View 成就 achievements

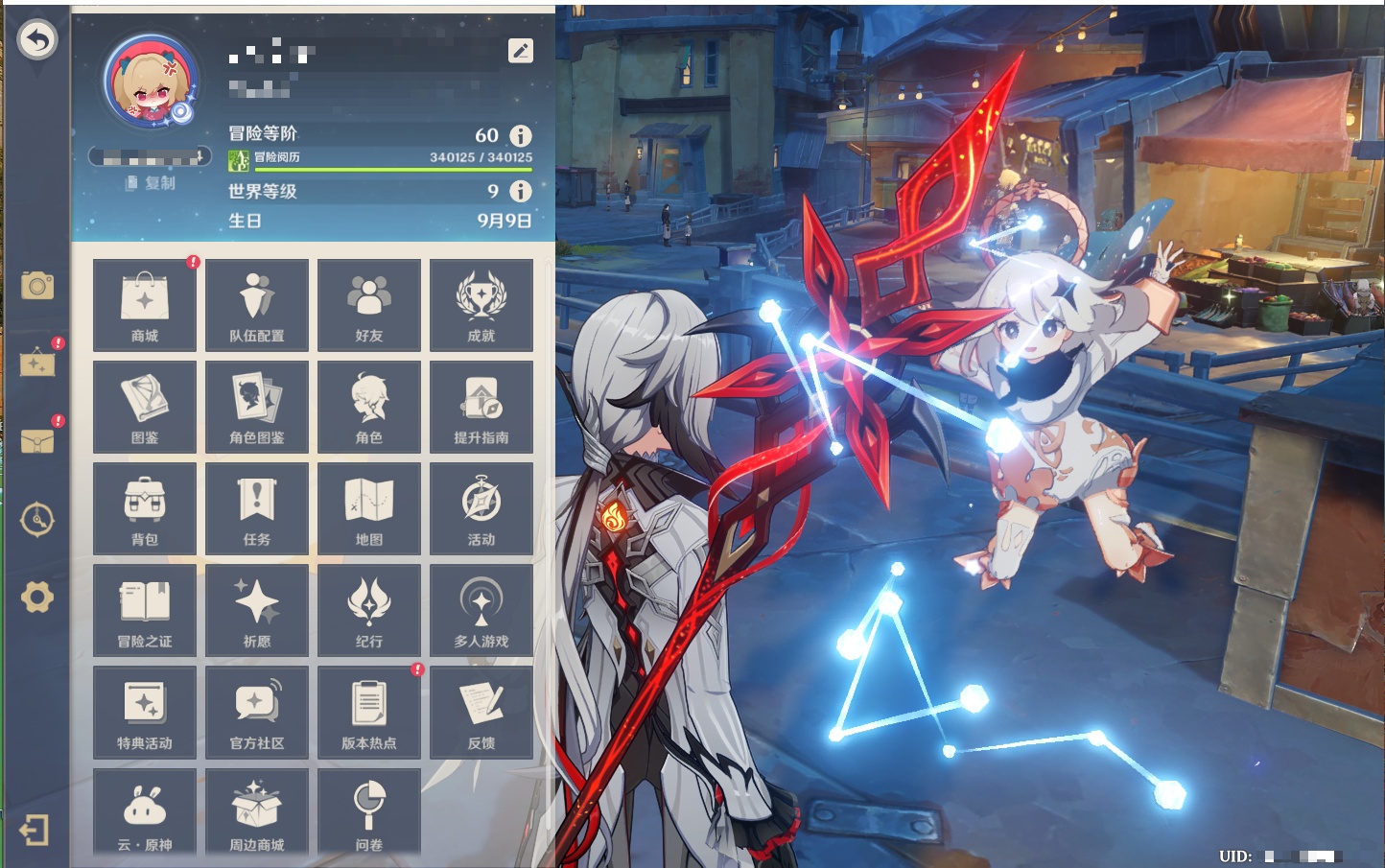point(481,305)
